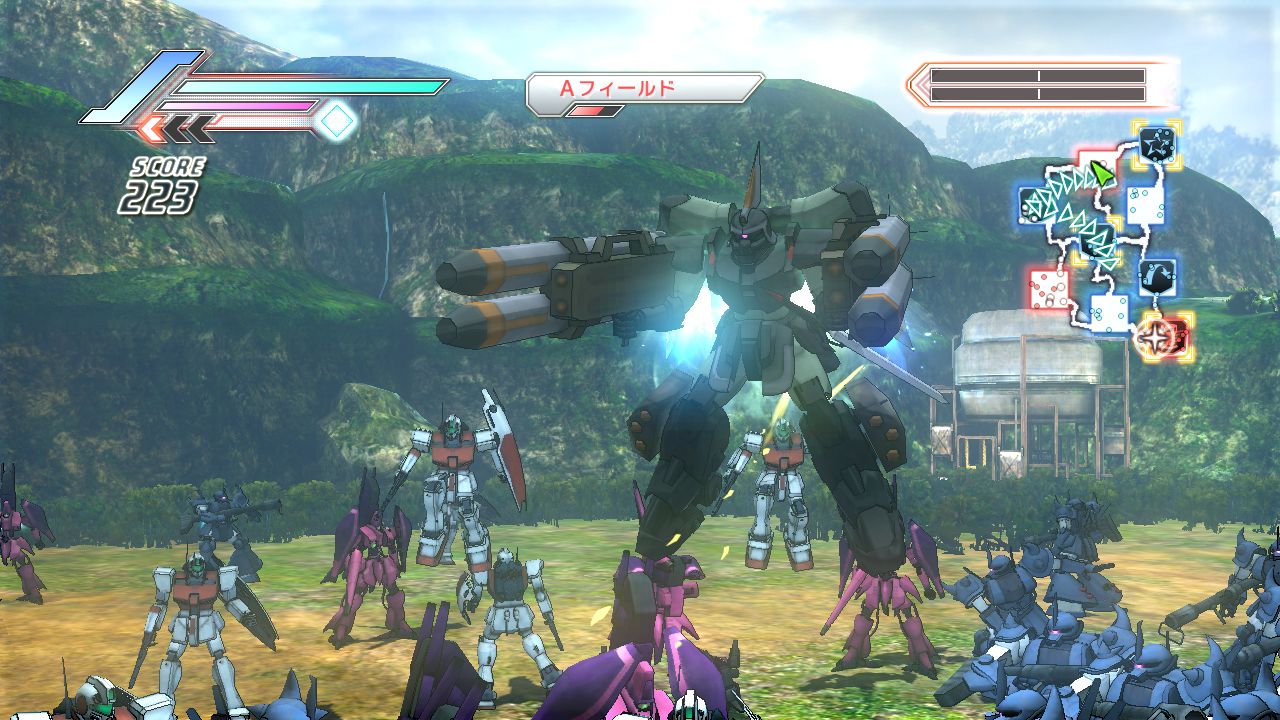Select the curved-arrow field node on minimap

(x=1157, y=274)
